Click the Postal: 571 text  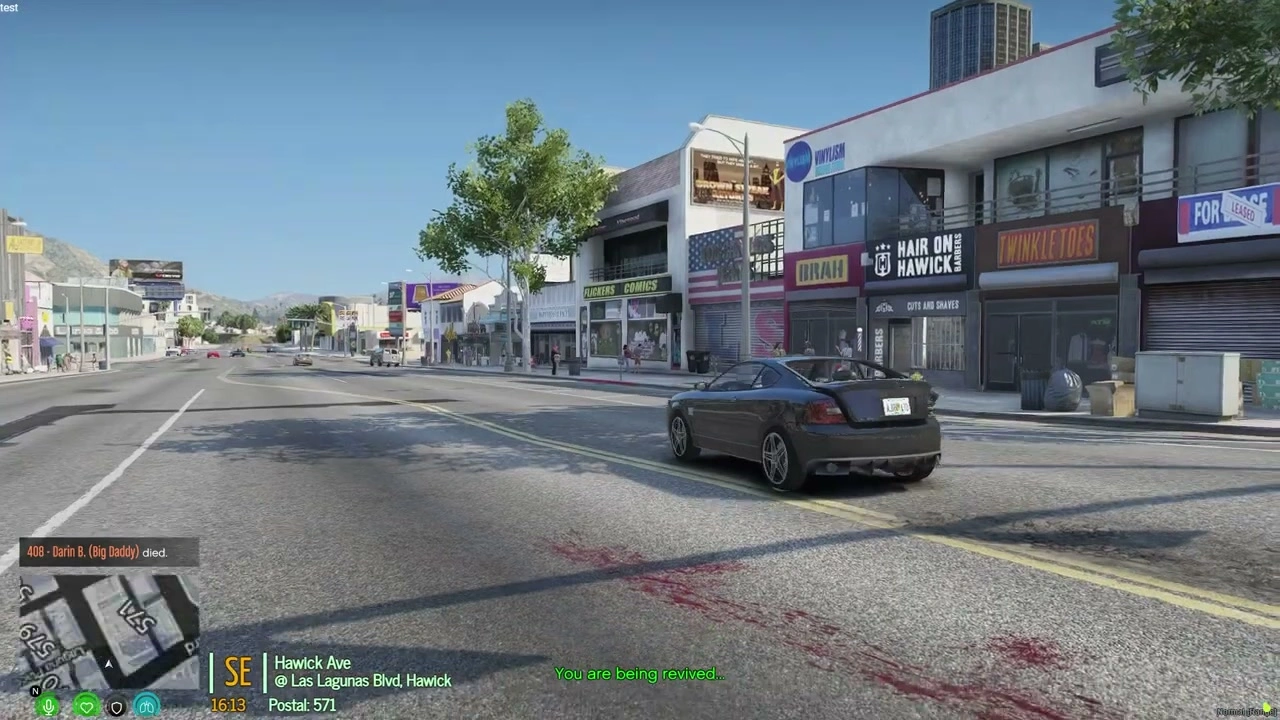click(x=301, y=705)
